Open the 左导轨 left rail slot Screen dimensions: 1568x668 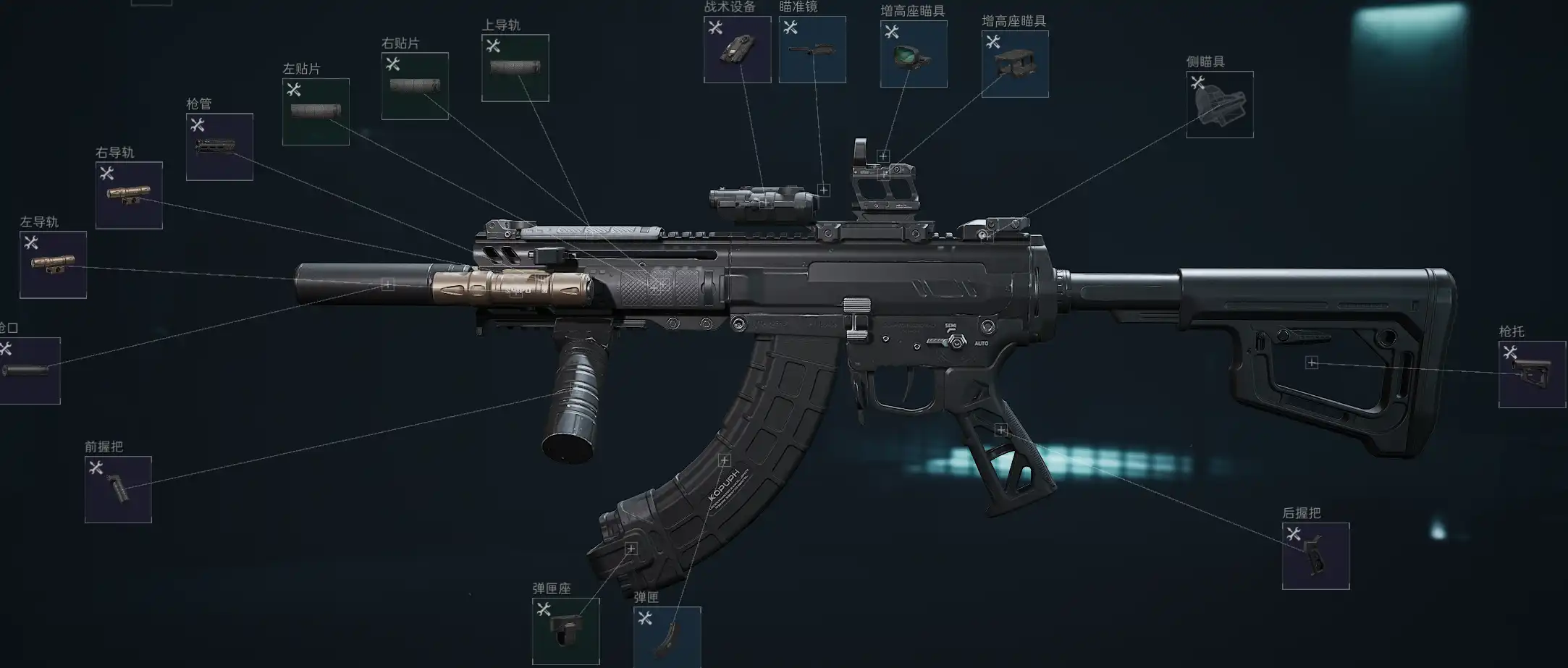(x=53, y=265)
